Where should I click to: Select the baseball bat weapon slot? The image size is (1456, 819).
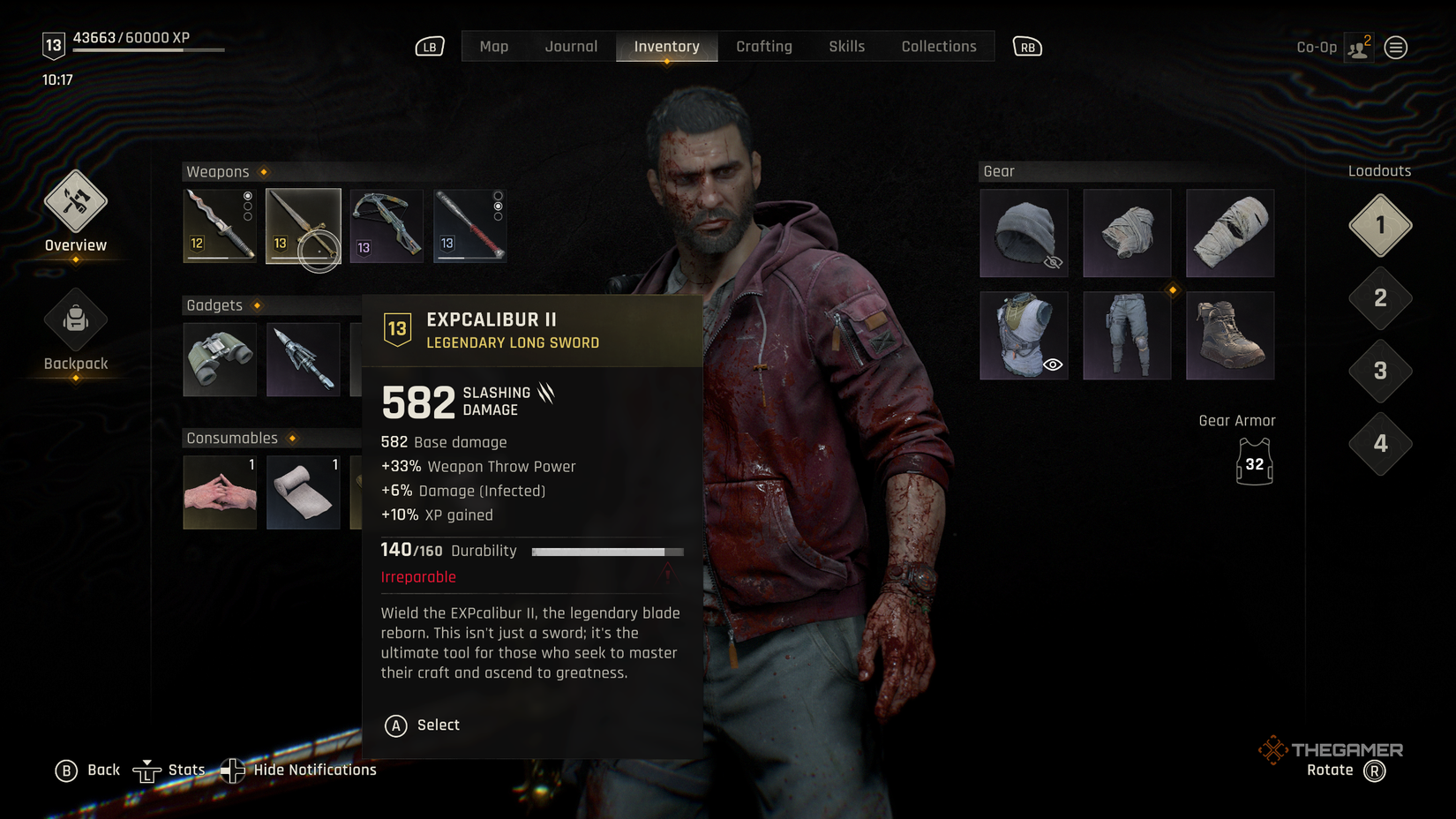469,225
